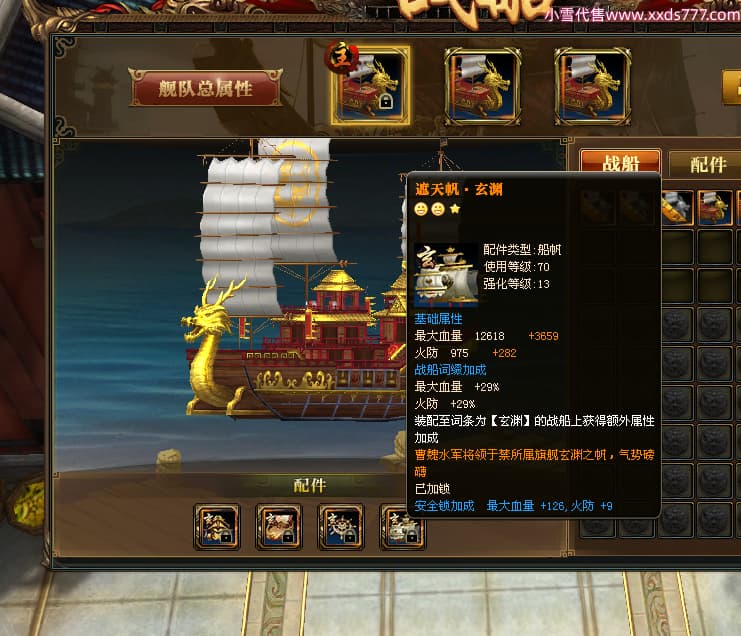Image resolution: width=741 pixels, height=636 pixels.
Task: Select the equipped 玄渊 sail accessory slot
Action: 402,525
